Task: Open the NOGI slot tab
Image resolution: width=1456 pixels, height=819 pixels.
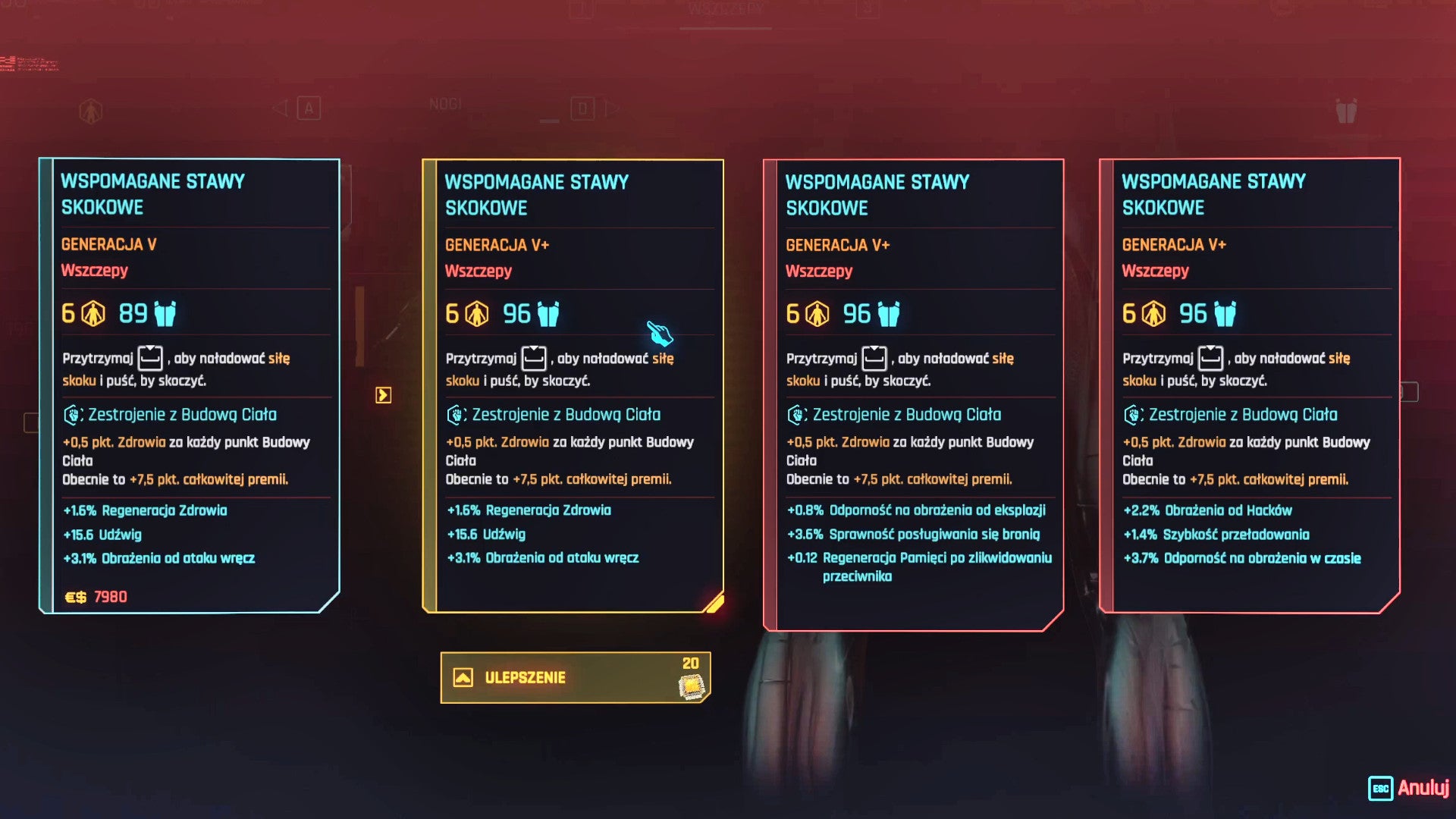Action: [444, 105]
